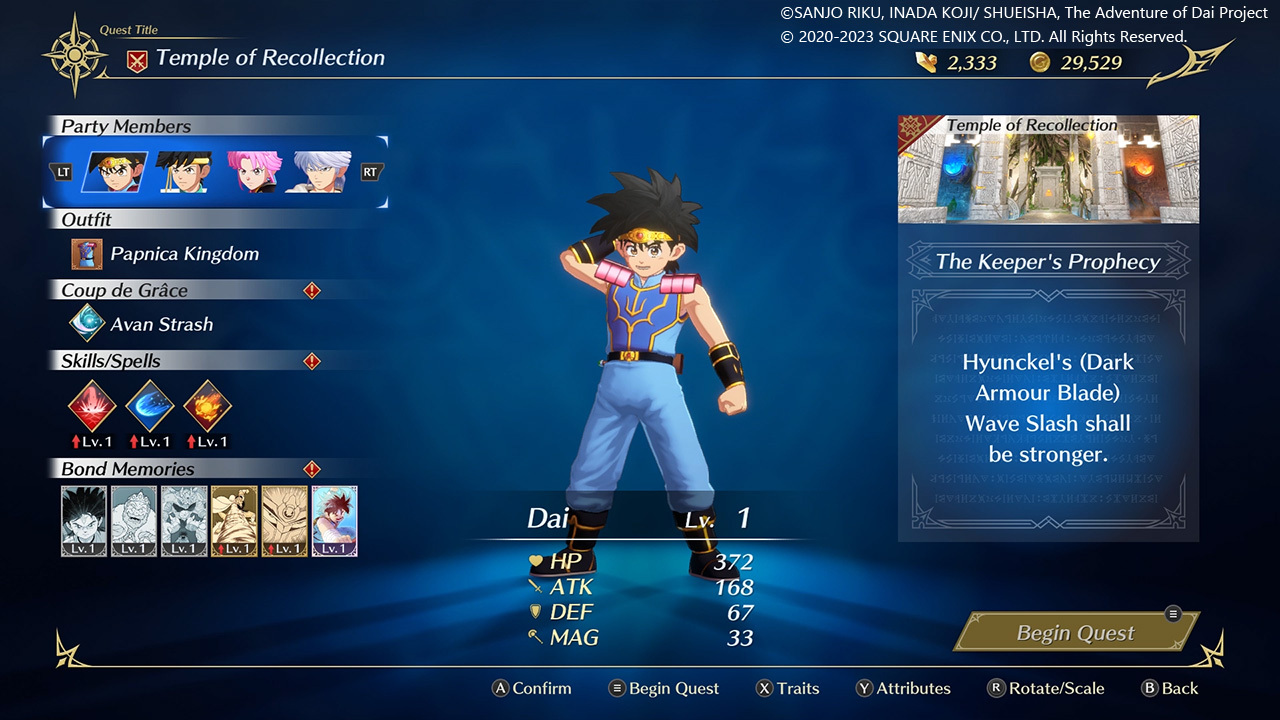Choose Popp's portrait with the yellow headband
The height and width of the screenshot is (720, 1280).
(183, 172)
